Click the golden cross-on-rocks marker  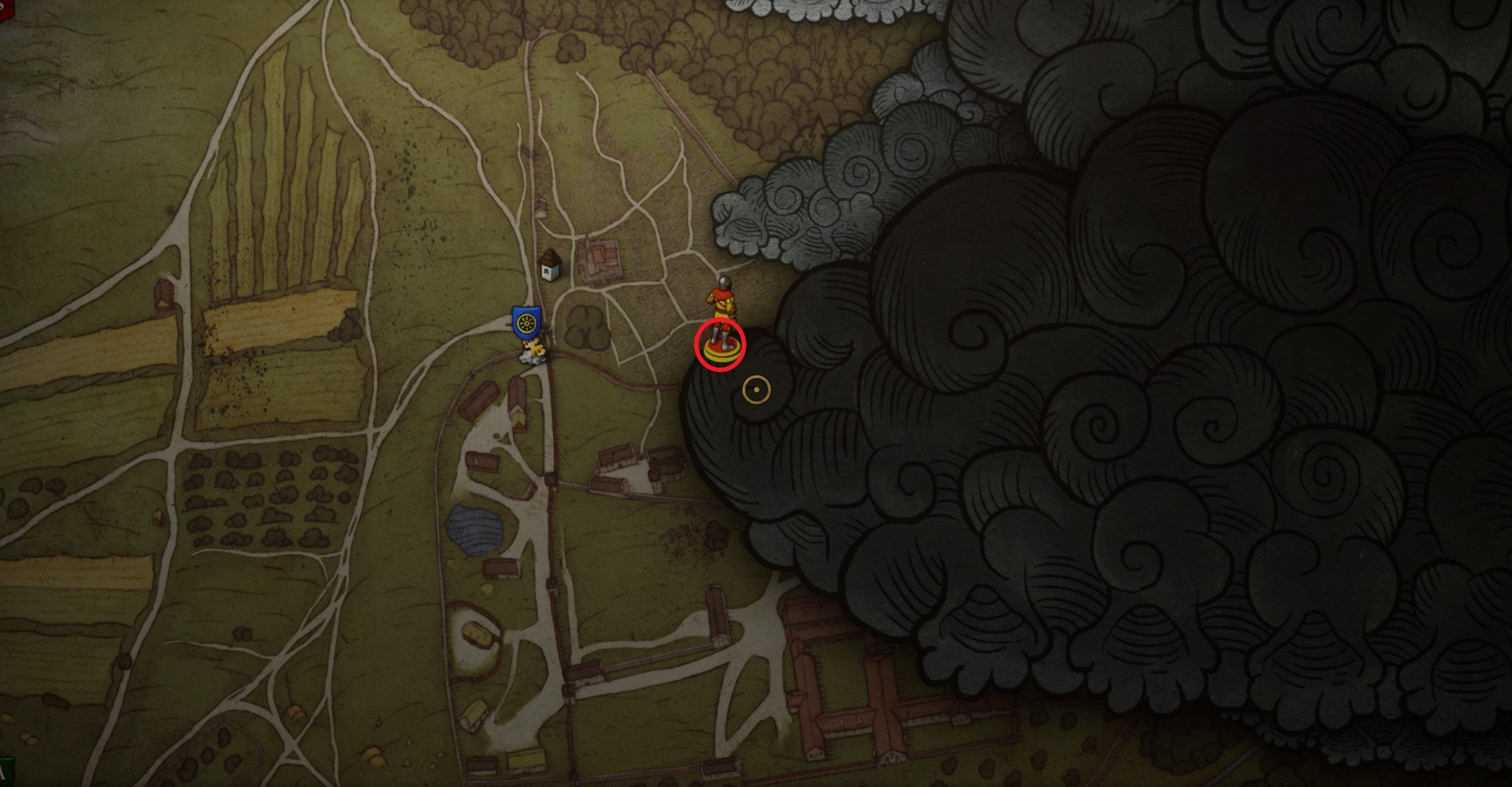tap(534, 351)
